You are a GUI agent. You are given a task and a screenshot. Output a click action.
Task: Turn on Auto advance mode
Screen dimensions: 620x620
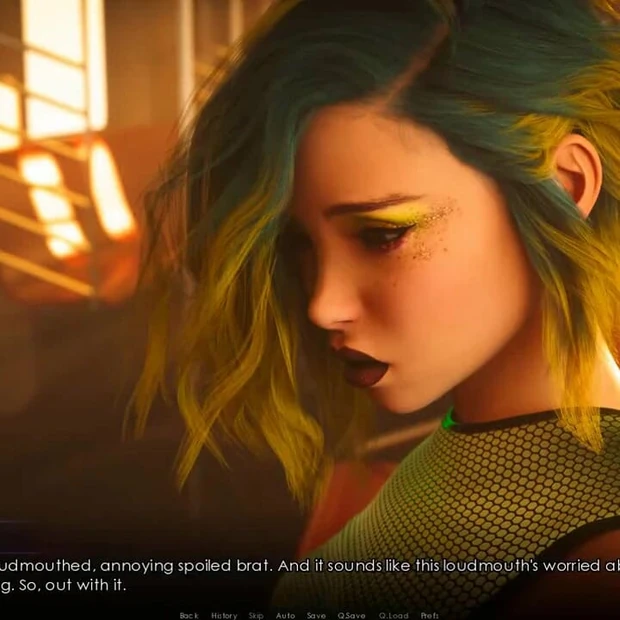point(285,615)
